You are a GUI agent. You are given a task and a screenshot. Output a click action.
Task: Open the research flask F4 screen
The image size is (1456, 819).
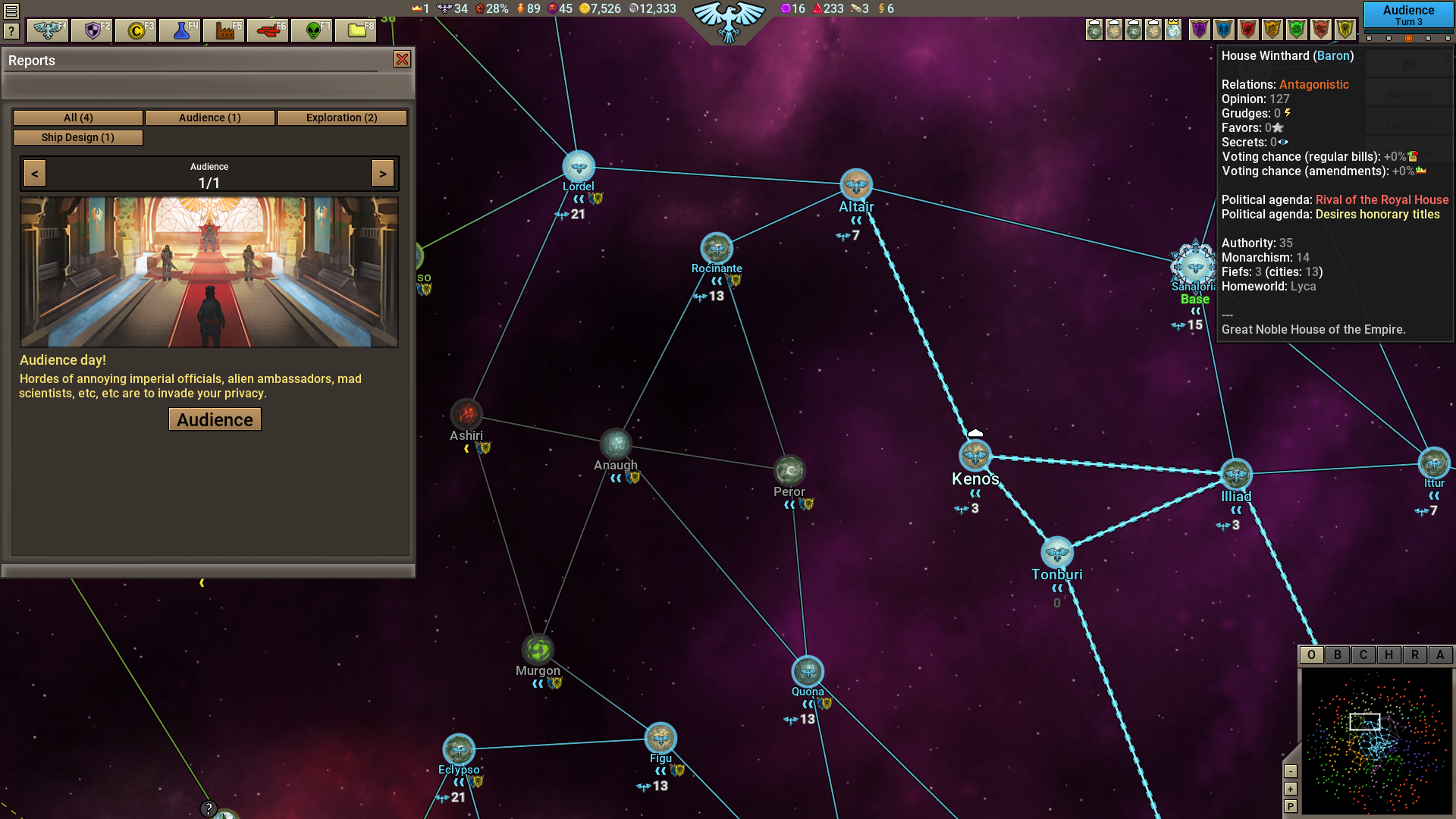(x=180, y=30)
